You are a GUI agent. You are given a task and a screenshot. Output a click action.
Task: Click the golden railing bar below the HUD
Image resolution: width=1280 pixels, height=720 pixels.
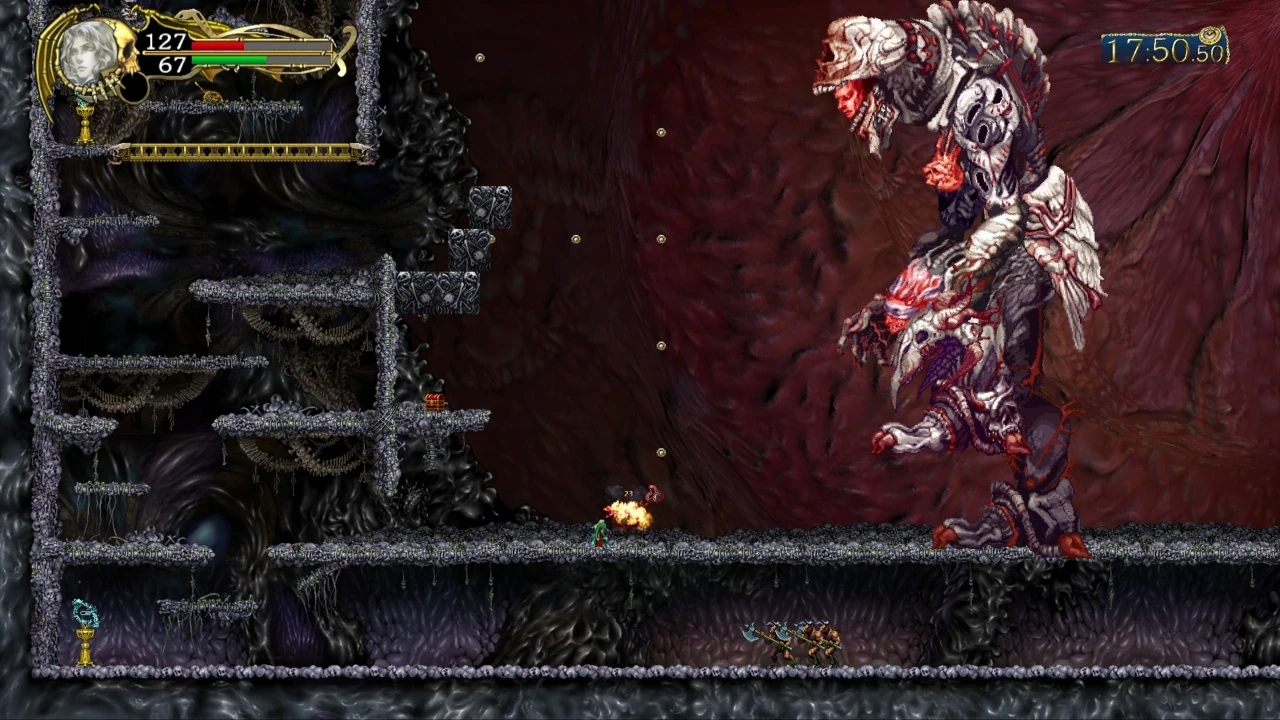[240, 151]
